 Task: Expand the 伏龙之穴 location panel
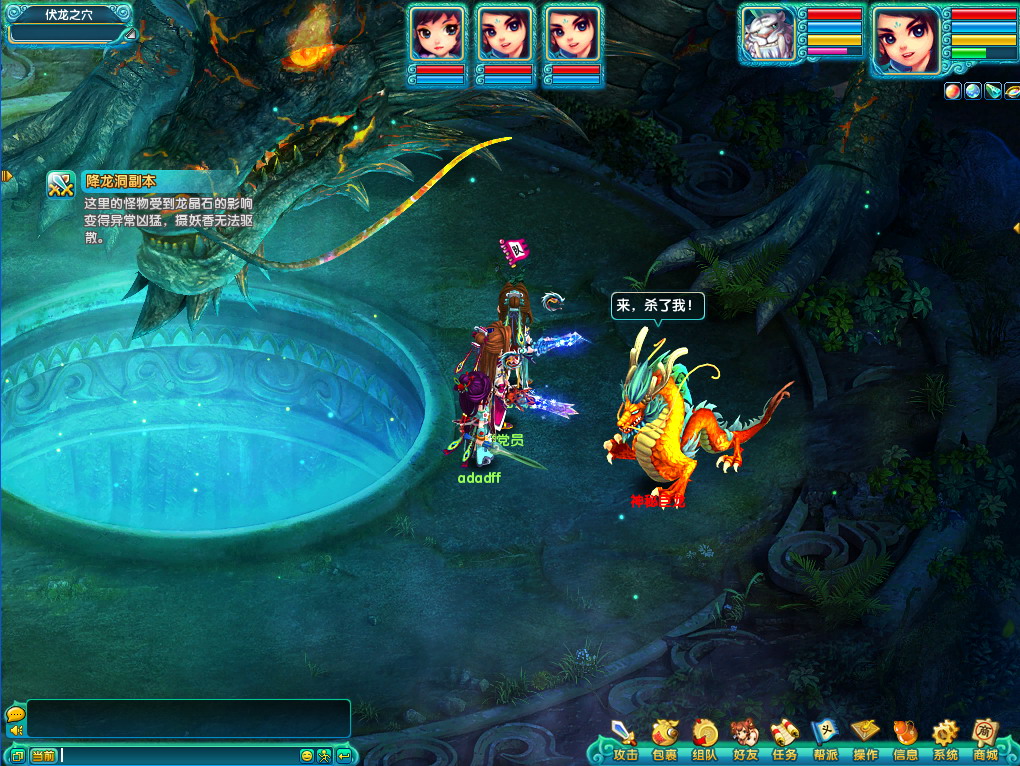click(130, 35)
